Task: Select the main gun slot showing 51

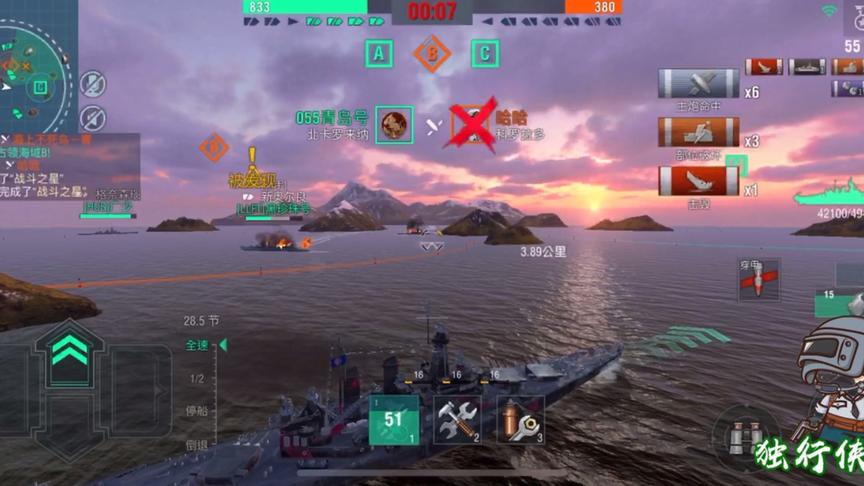Action: point(393,420)
